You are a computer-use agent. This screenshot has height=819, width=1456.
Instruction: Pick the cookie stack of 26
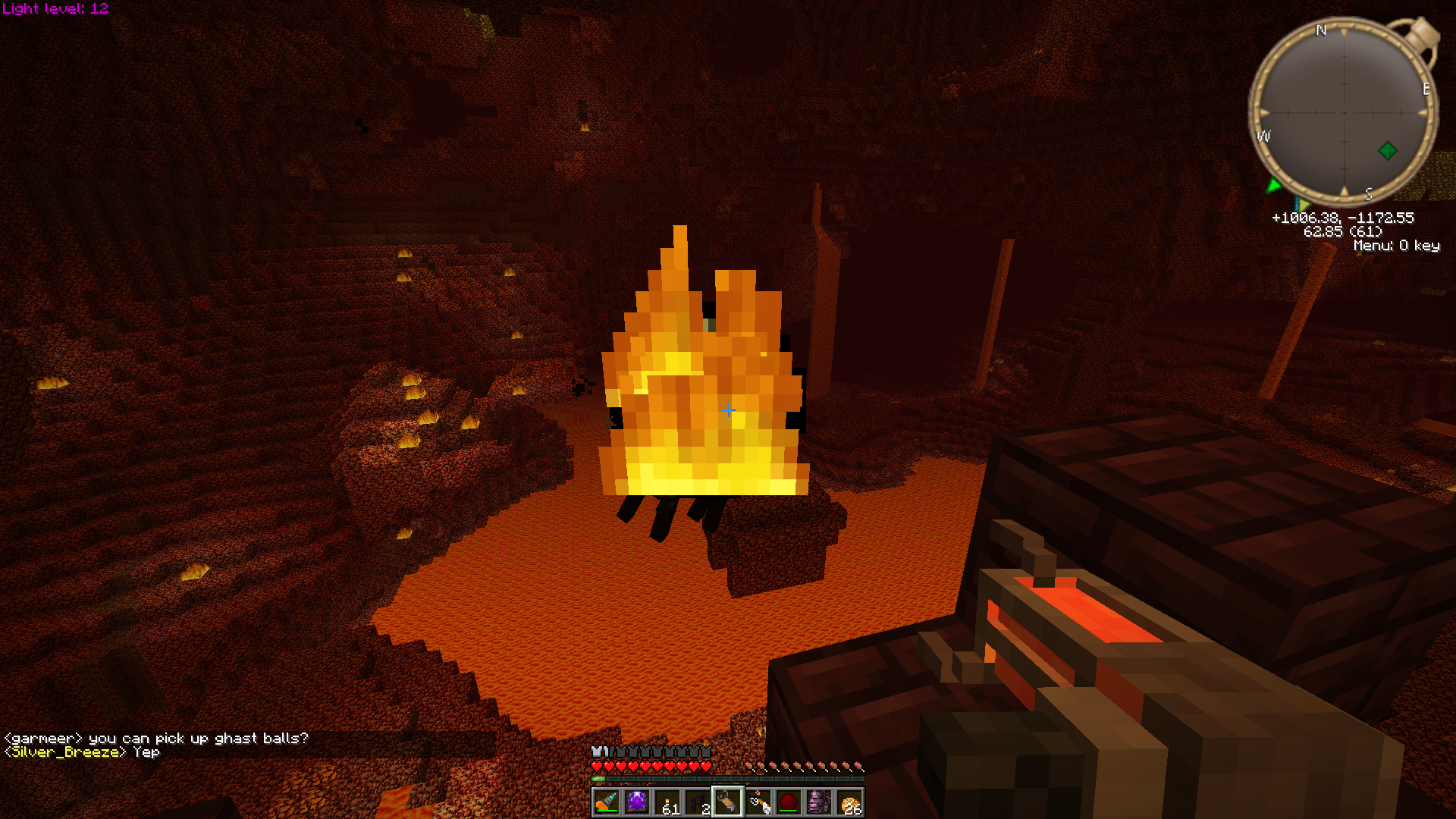click(x=849, y=802)
